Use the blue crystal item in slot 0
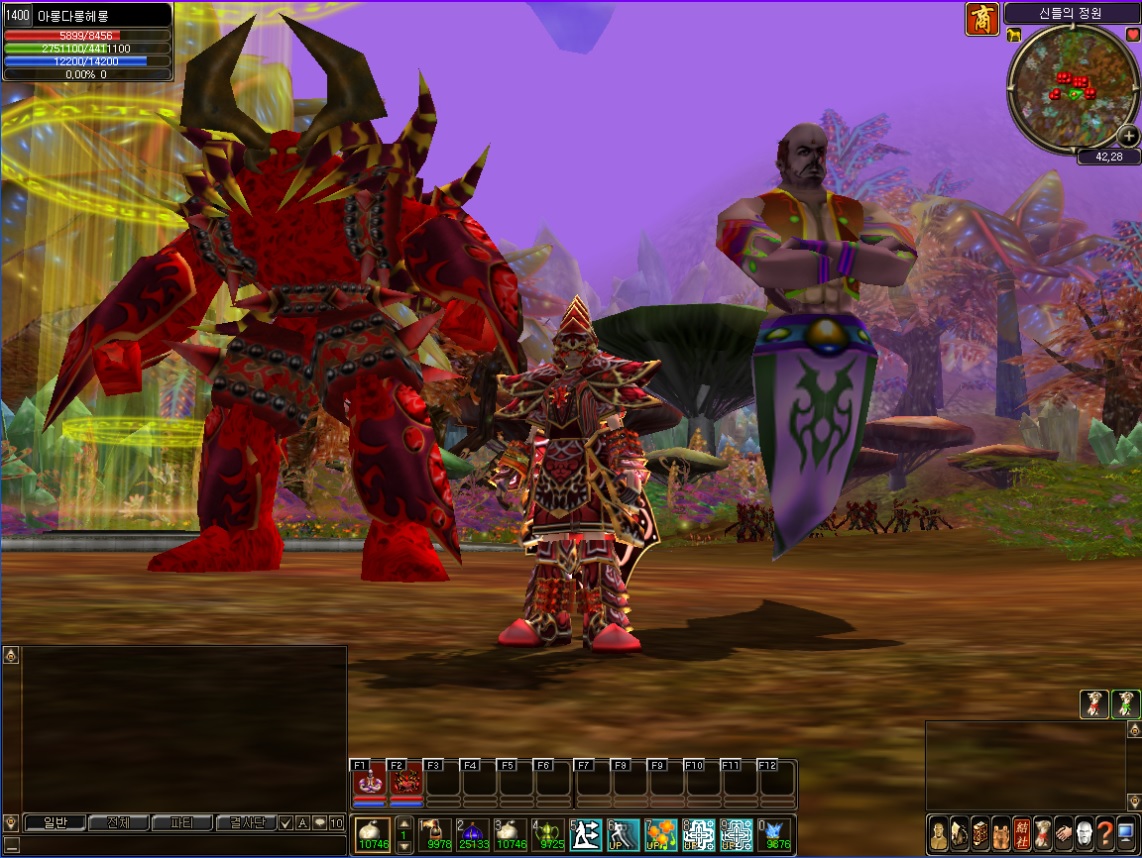The width and height of the screenshot is (1142, 858). pos(774,834)
